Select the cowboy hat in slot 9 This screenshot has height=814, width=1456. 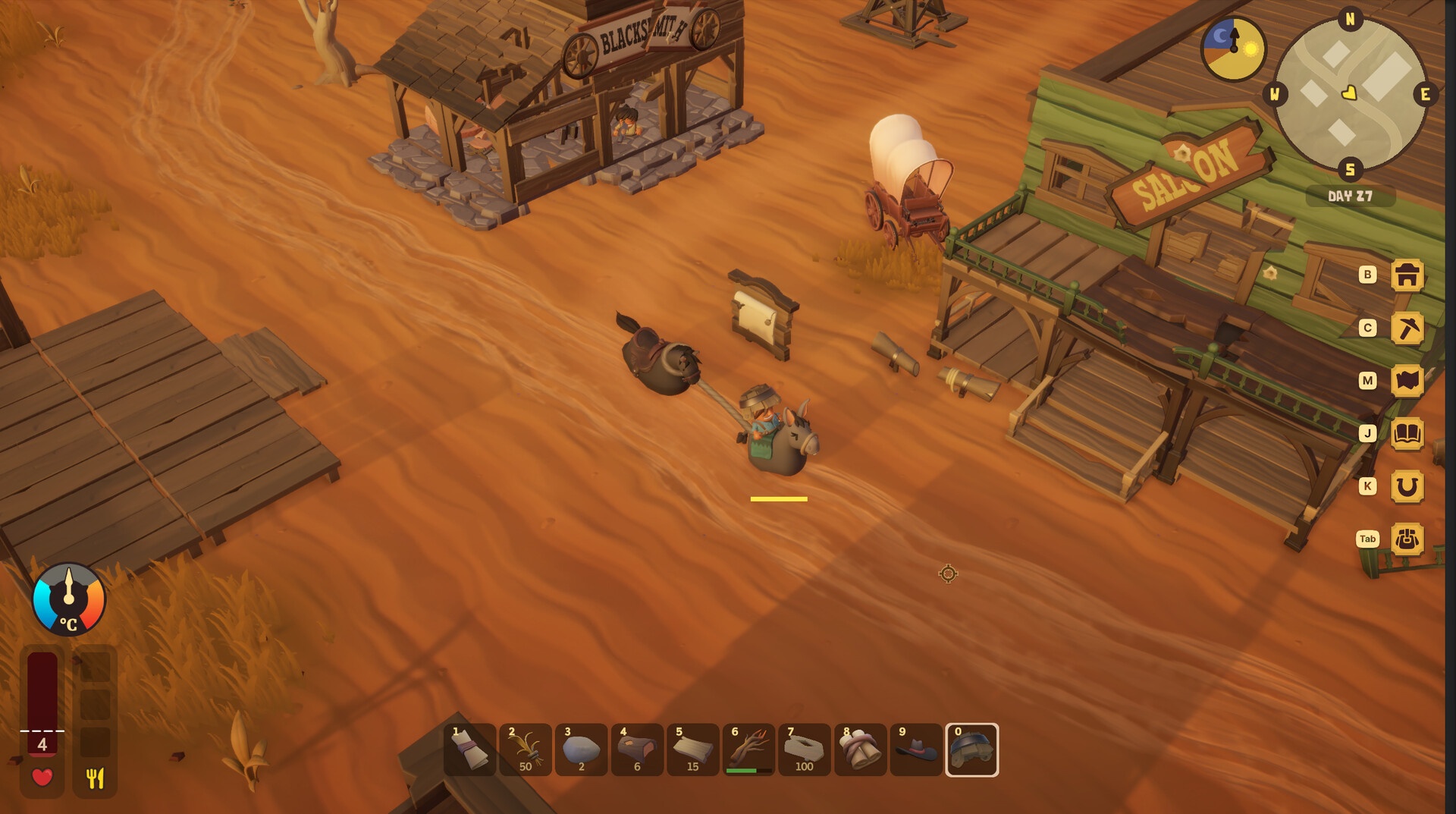point(916,750)
